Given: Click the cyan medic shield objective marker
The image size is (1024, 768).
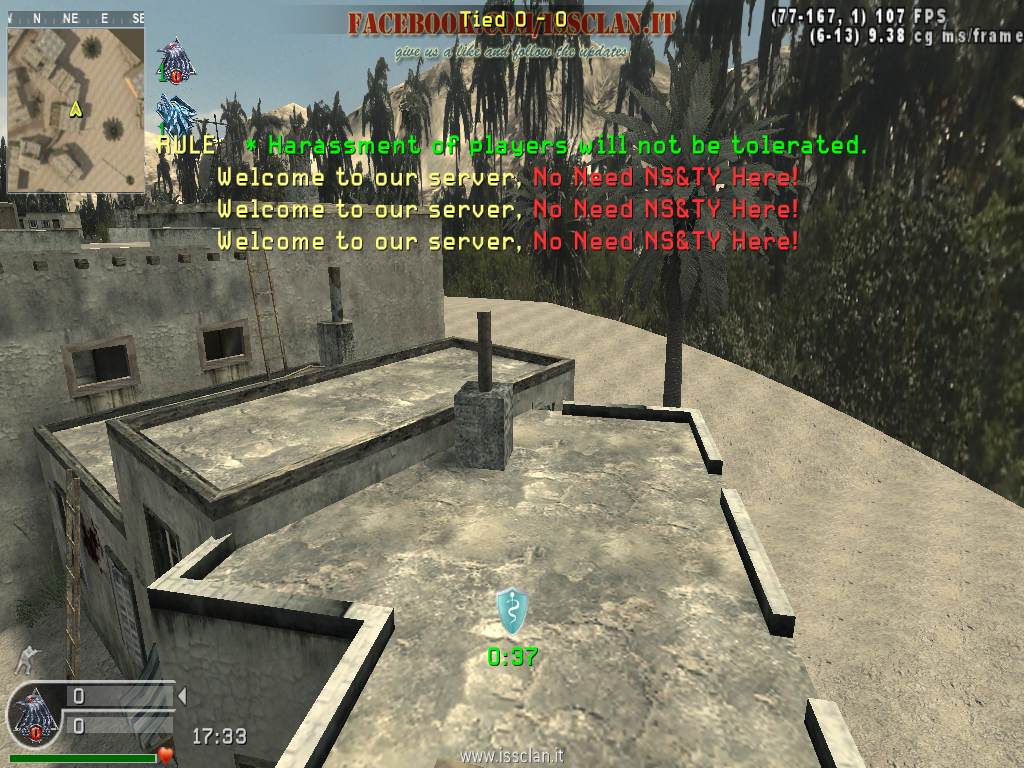Looking at the screenshot, I should pos(511,612).
